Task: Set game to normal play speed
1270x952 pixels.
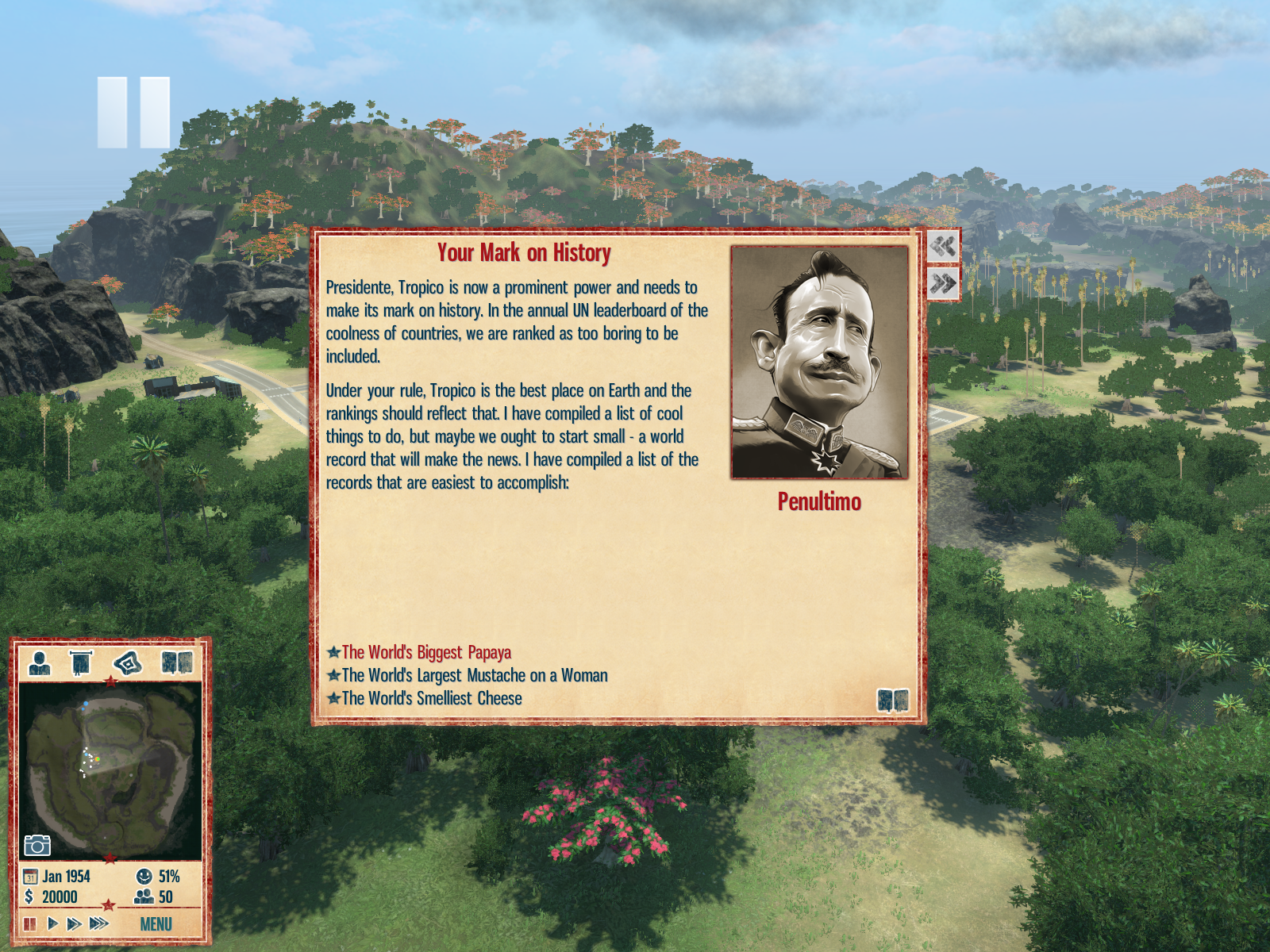Action: [x=52, y=923]
